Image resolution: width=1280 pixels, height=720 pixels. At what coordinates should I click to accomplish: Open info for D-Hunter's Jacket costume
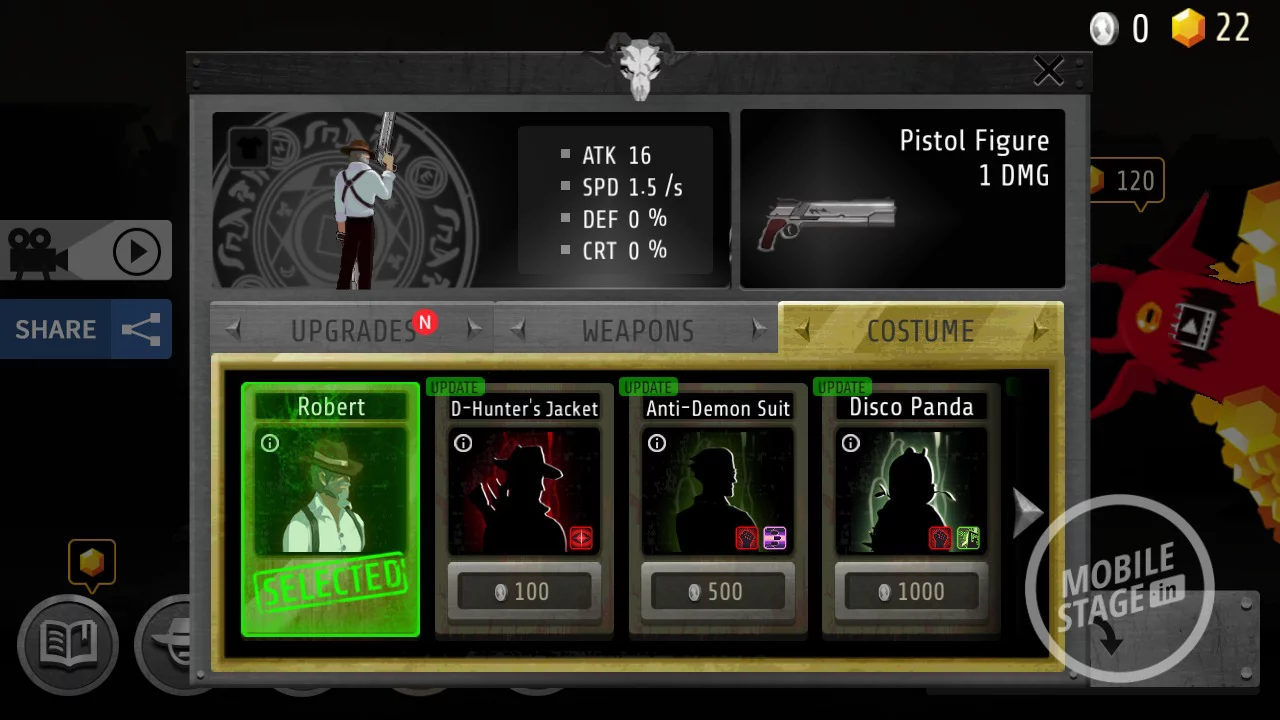pos(463,443)
